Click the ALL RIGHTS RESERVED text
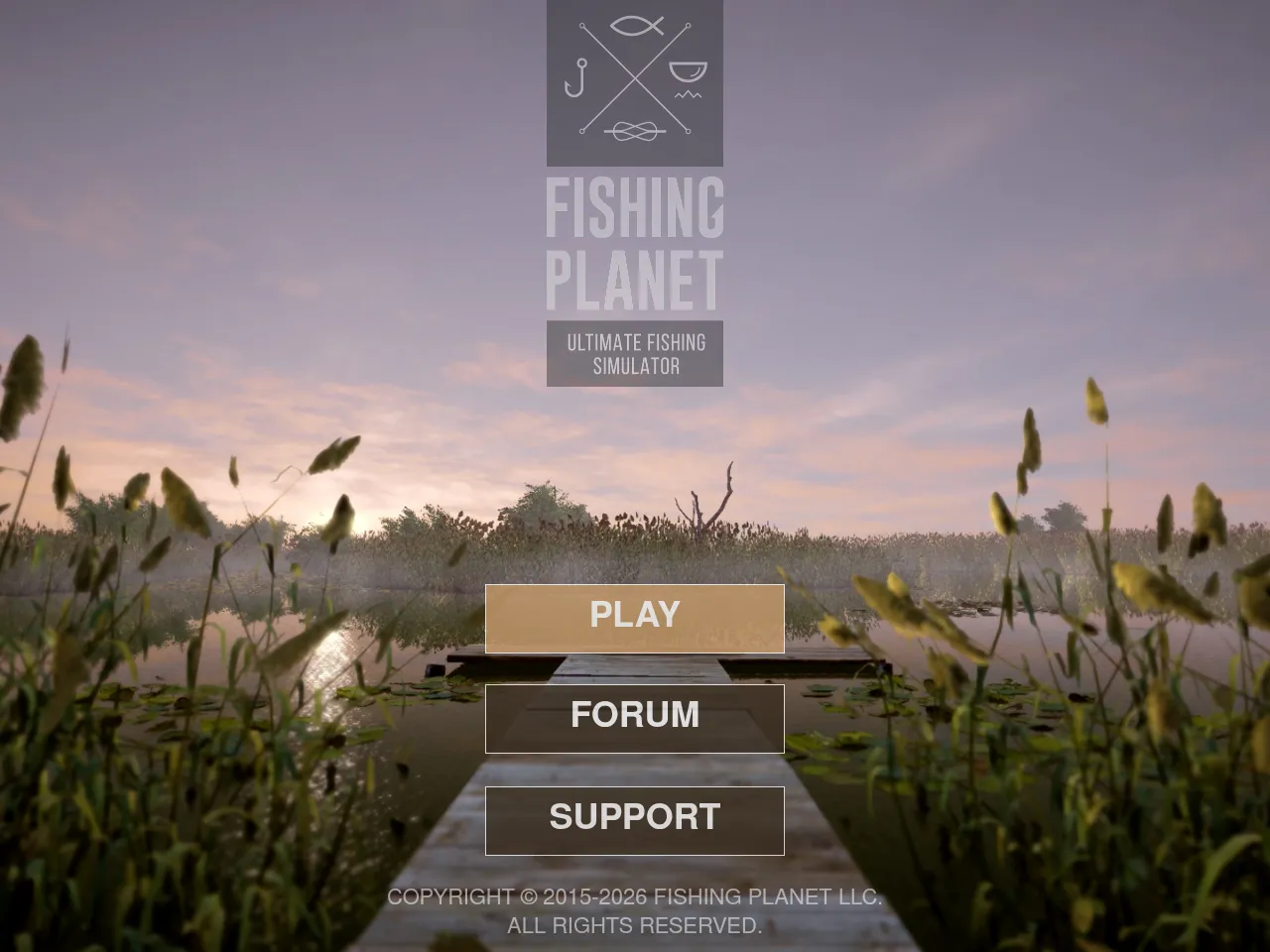1270x952 pixels. [635, 928]
